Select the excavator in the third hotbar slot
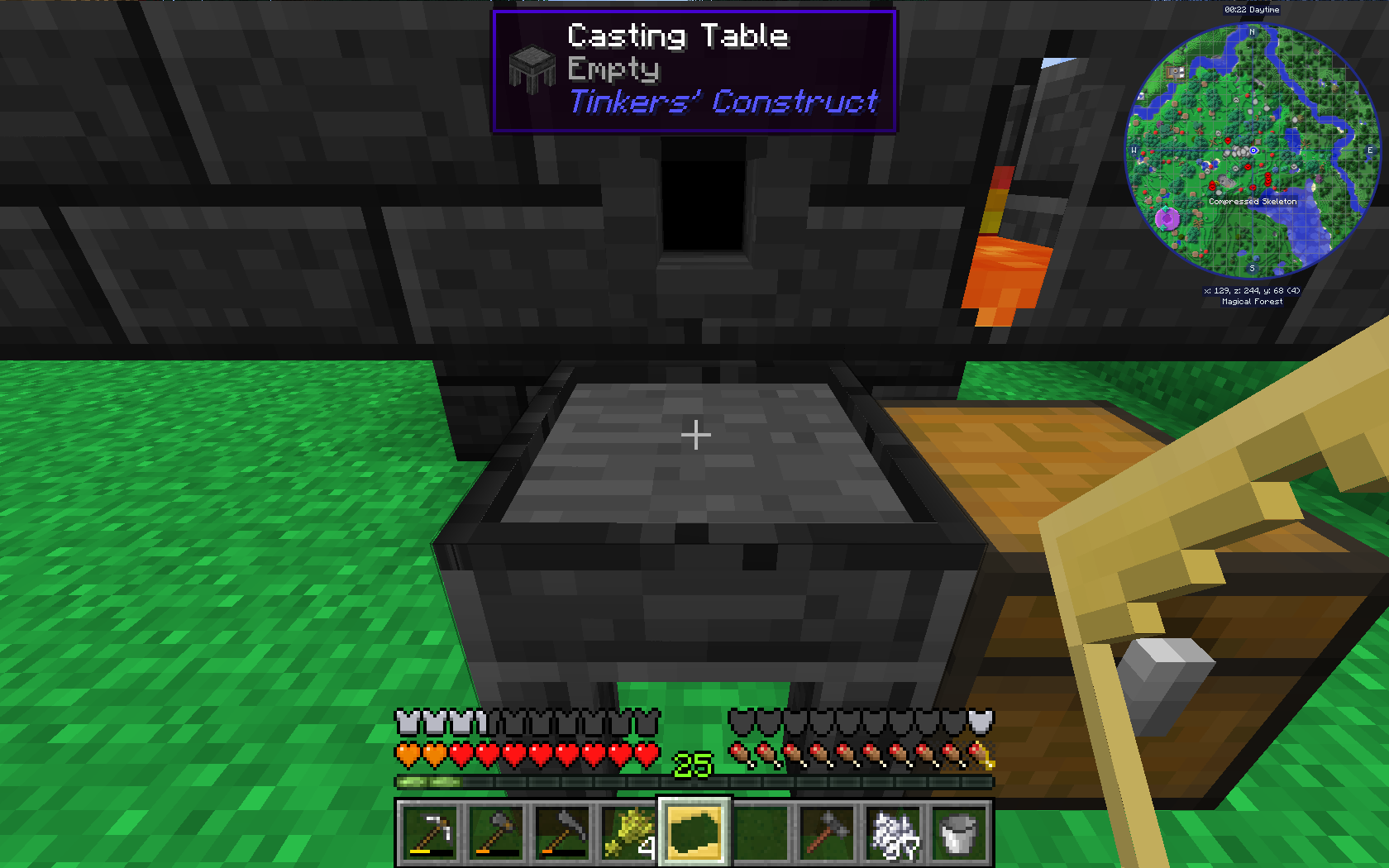Image resolution: width=1389 pixels, height=868 pixels. pyautogui.click(x=563, y=833)
